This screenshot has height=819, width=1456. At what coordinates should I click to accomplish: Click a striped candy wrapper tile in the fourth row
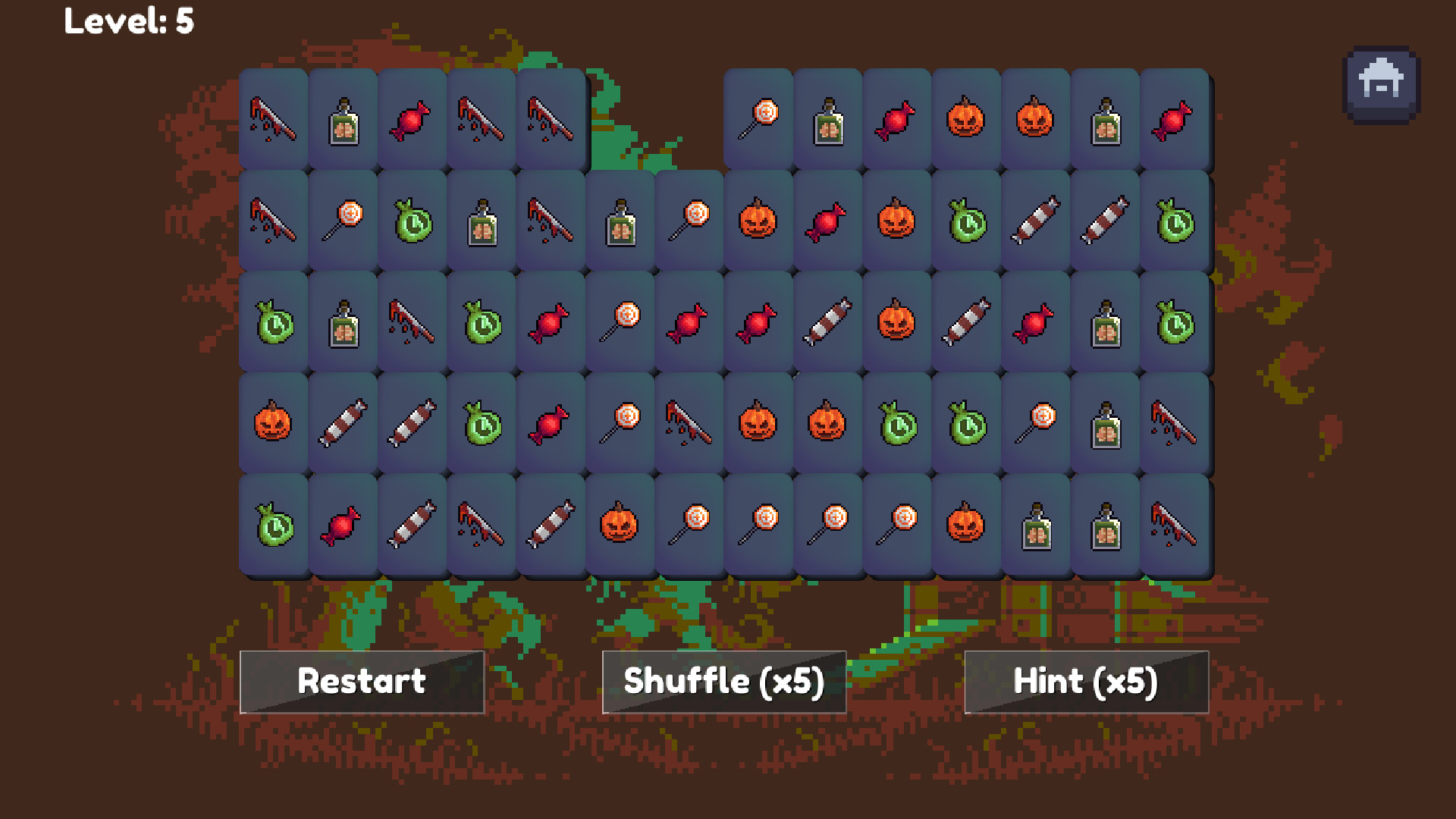pyautogui.click(x=342, y=424)
